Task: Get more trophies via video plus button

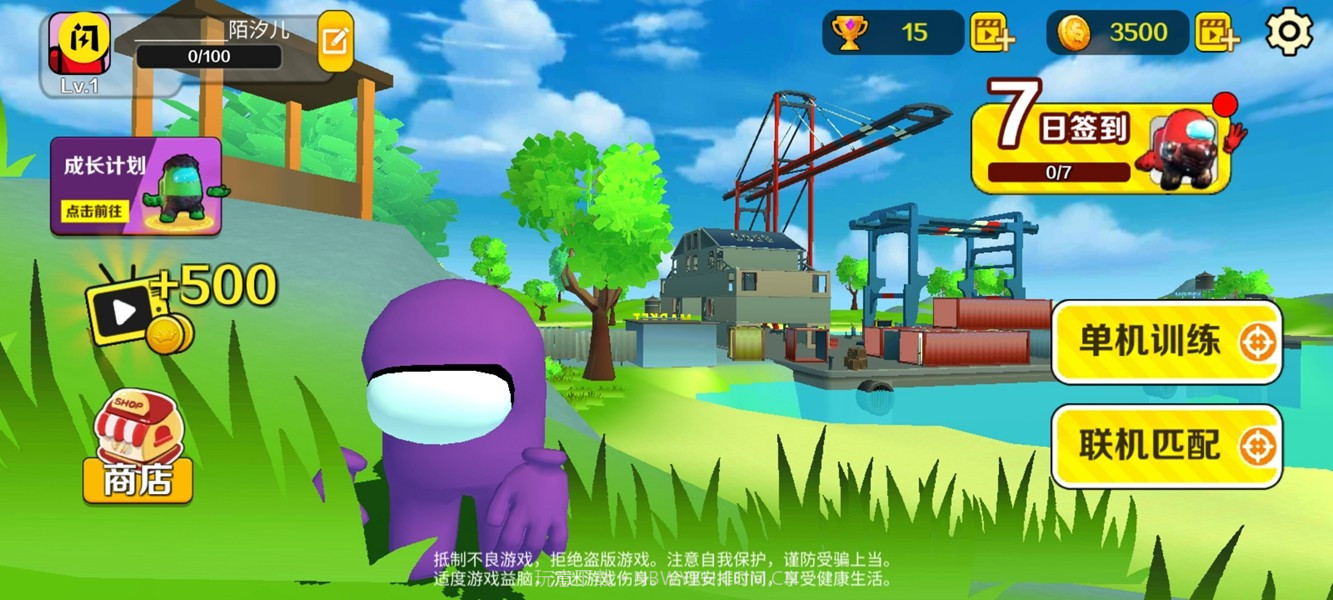Action: 991,32
